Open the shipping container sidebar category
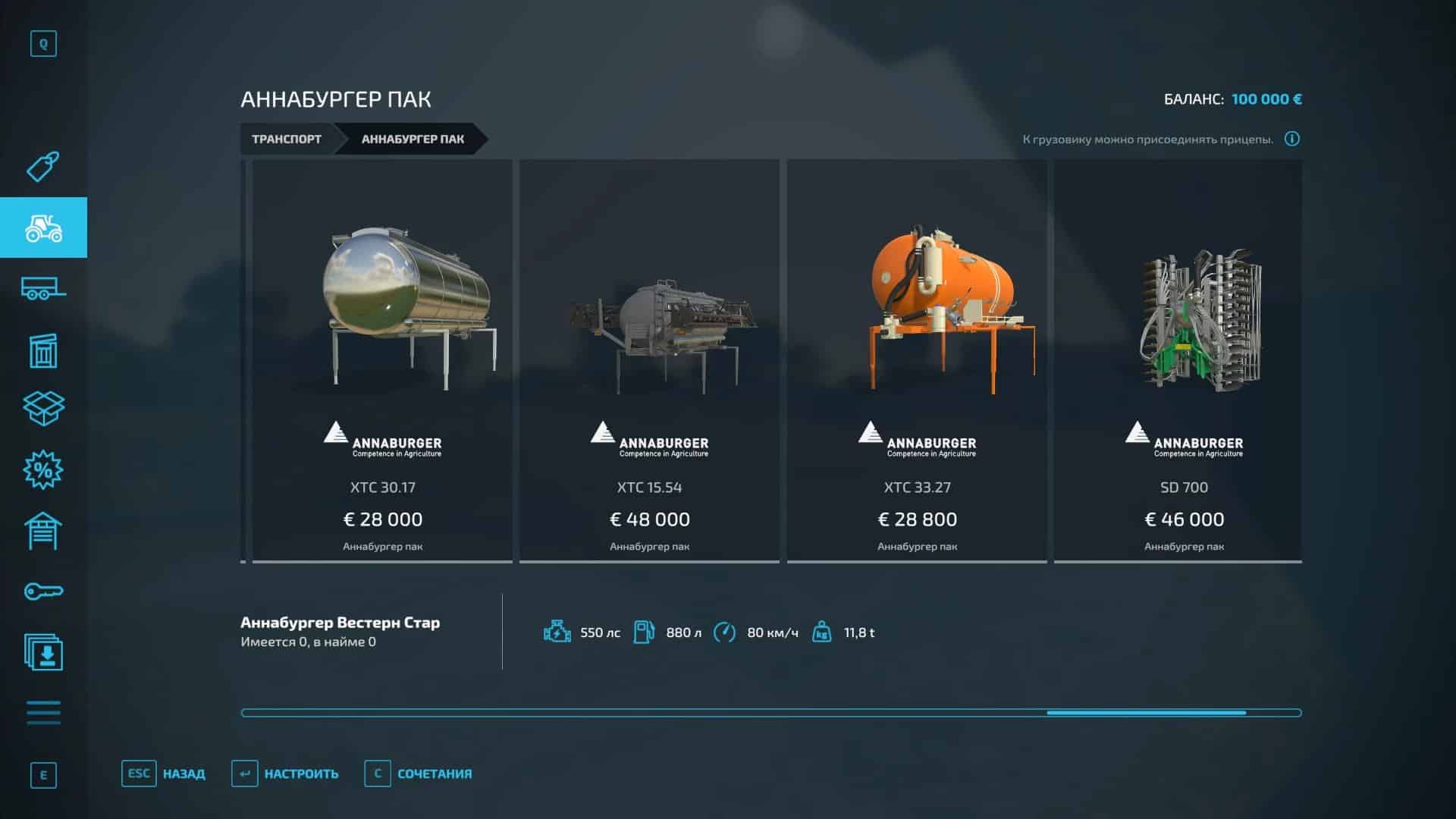The image size is (1456, 819). [x=43, y=350]
